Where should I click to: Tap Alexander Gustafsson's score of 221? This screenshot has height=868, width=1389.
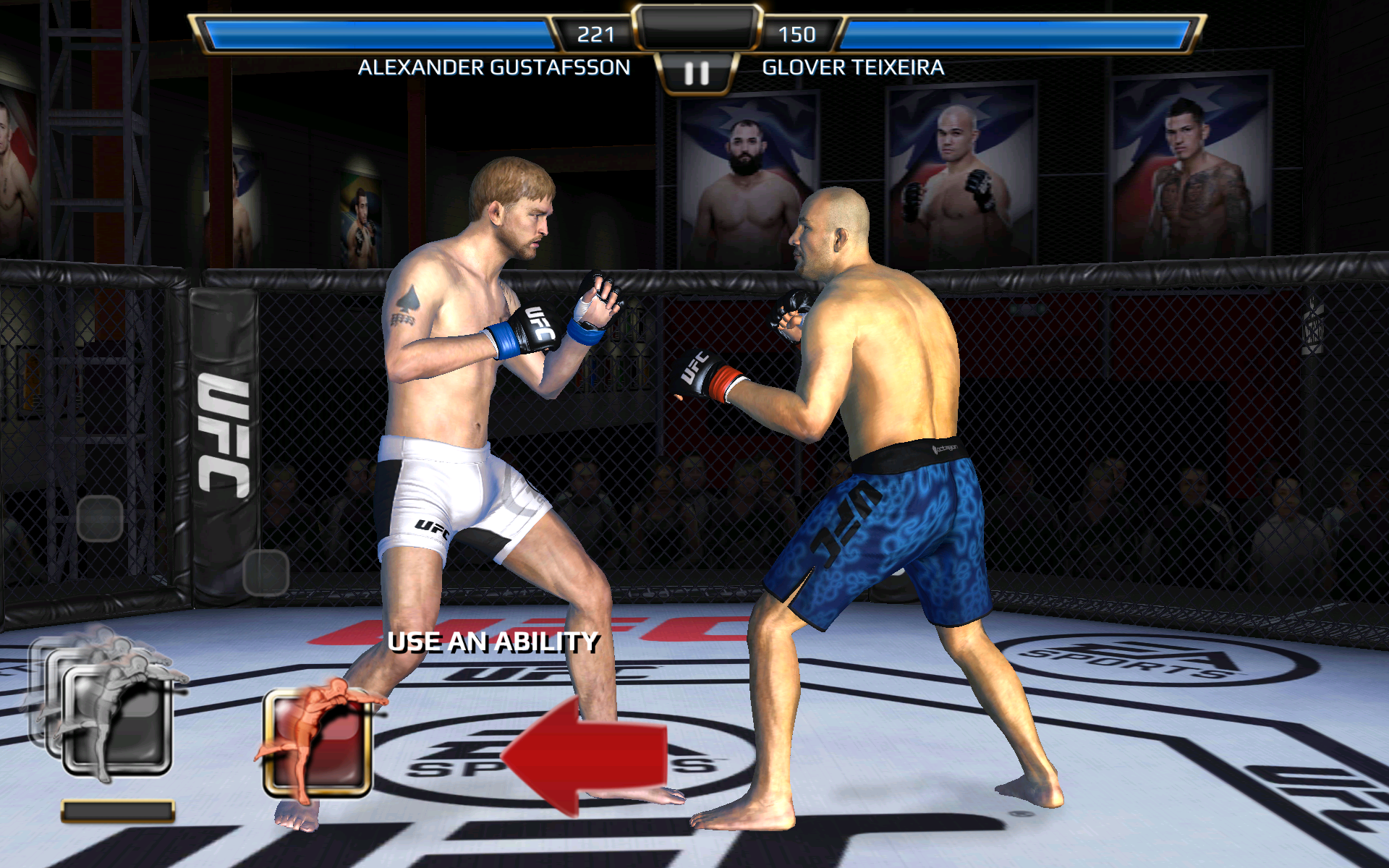click(x=595, y=33)
